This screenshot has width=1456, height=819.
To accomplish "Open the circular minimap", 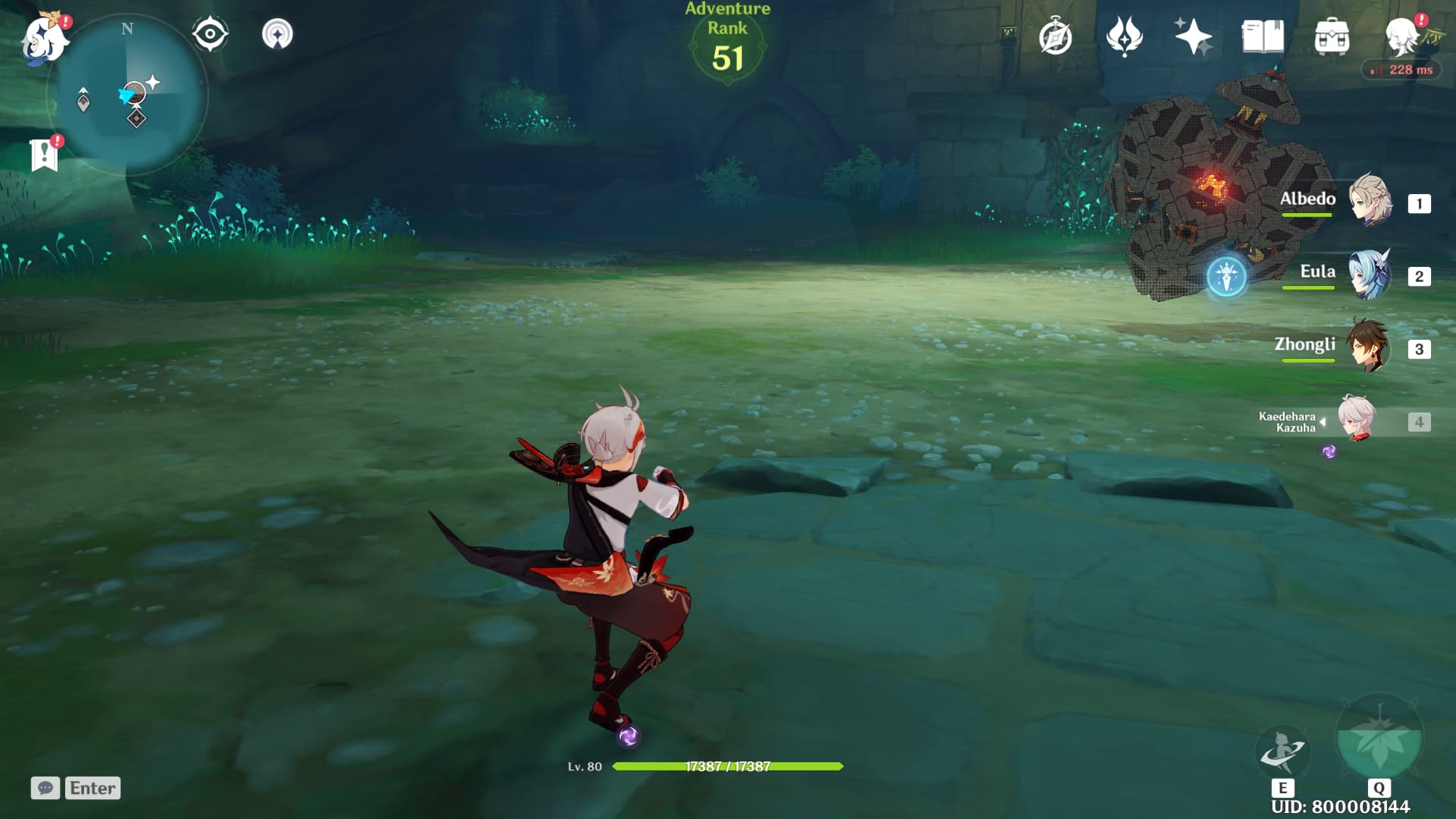I will pyautogui.click(x=127, y=96).
